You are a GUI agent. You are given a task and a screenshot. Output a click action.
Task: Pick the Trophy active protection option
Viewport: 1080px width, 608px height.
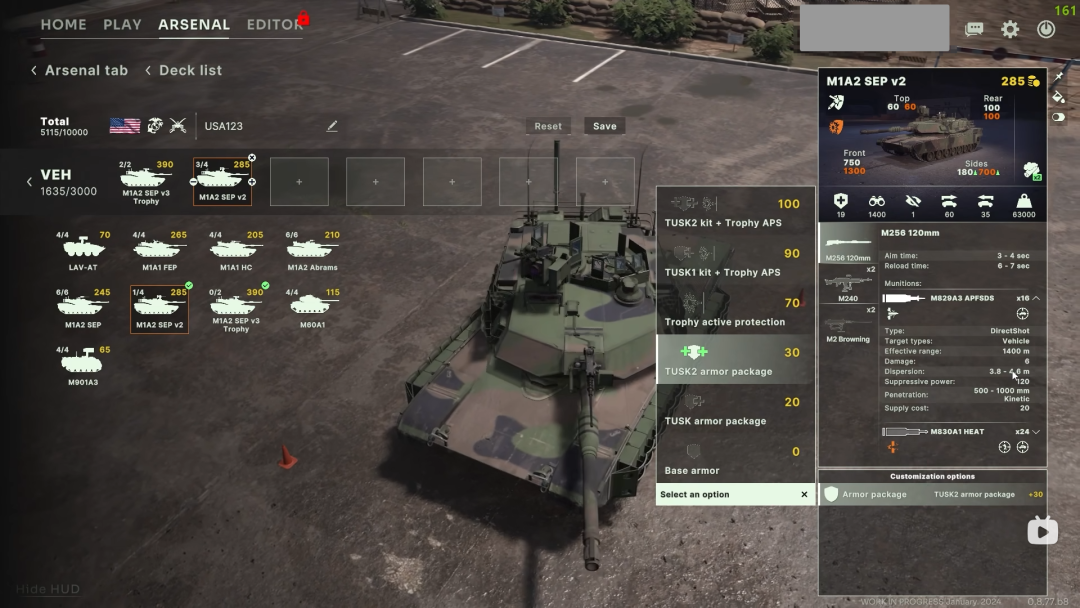[735, 310]
